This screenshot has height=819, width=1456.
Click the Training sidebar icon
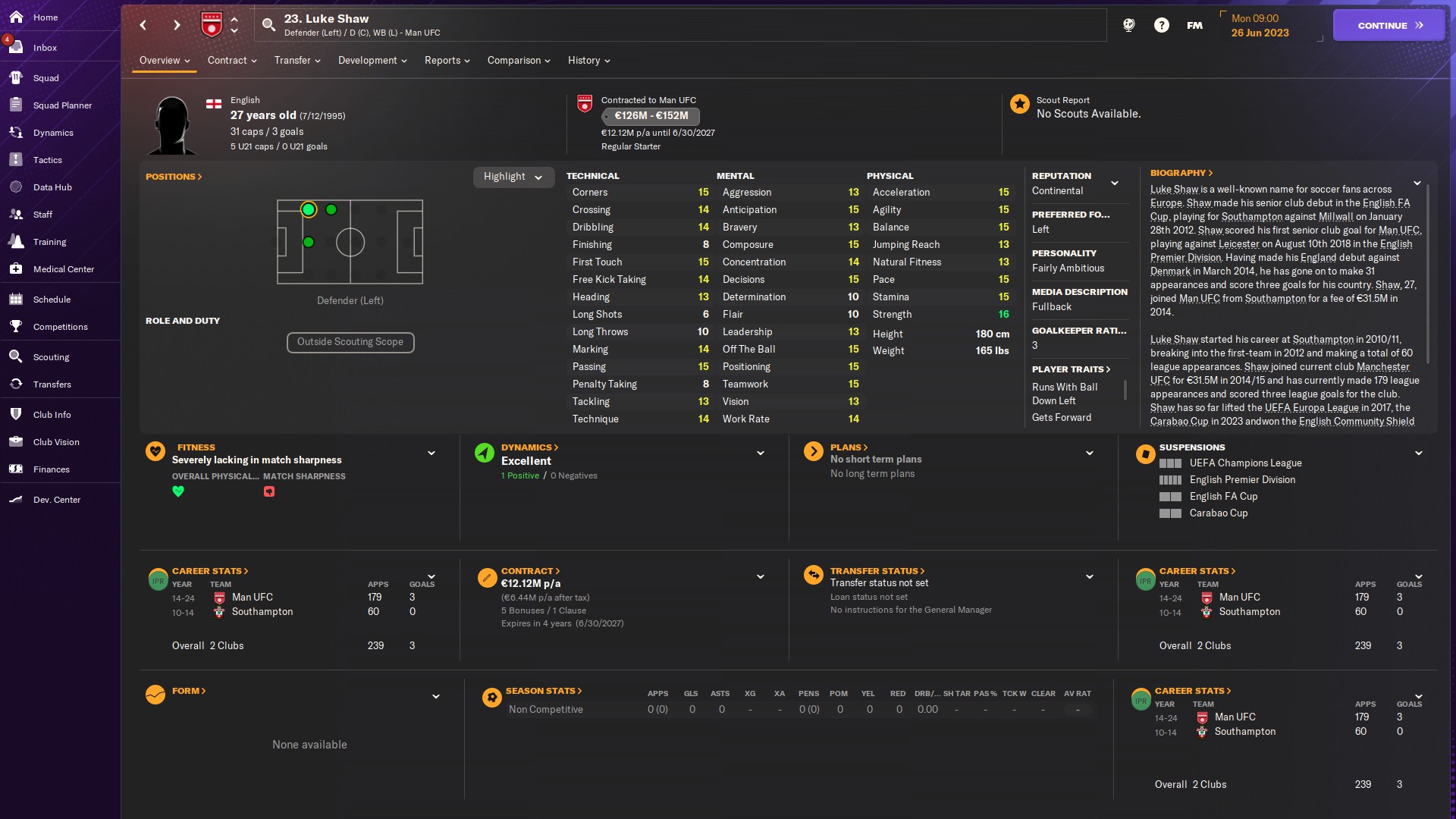[x=50, y=242]
